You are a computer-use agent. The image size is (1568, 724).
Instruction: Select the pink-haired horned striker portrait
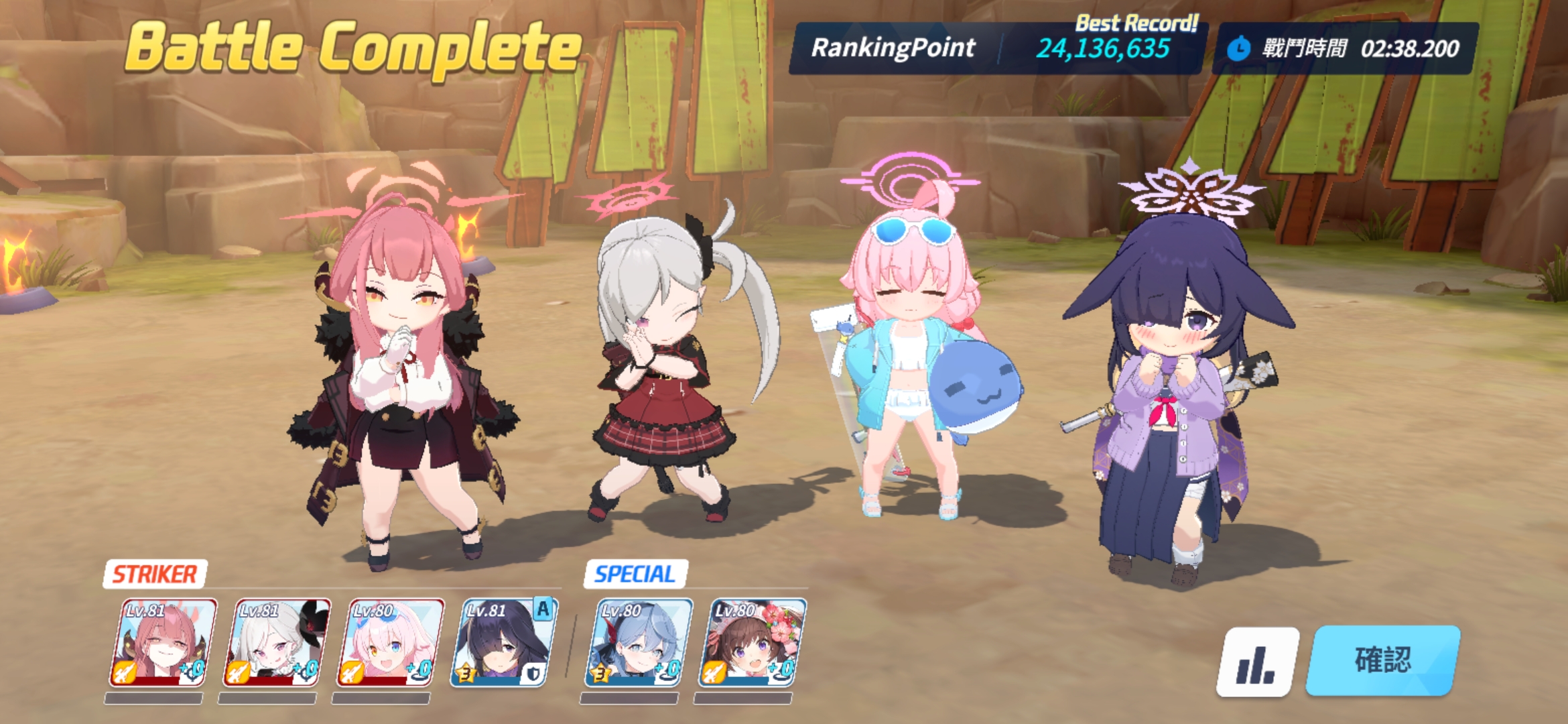coord(163,644)
